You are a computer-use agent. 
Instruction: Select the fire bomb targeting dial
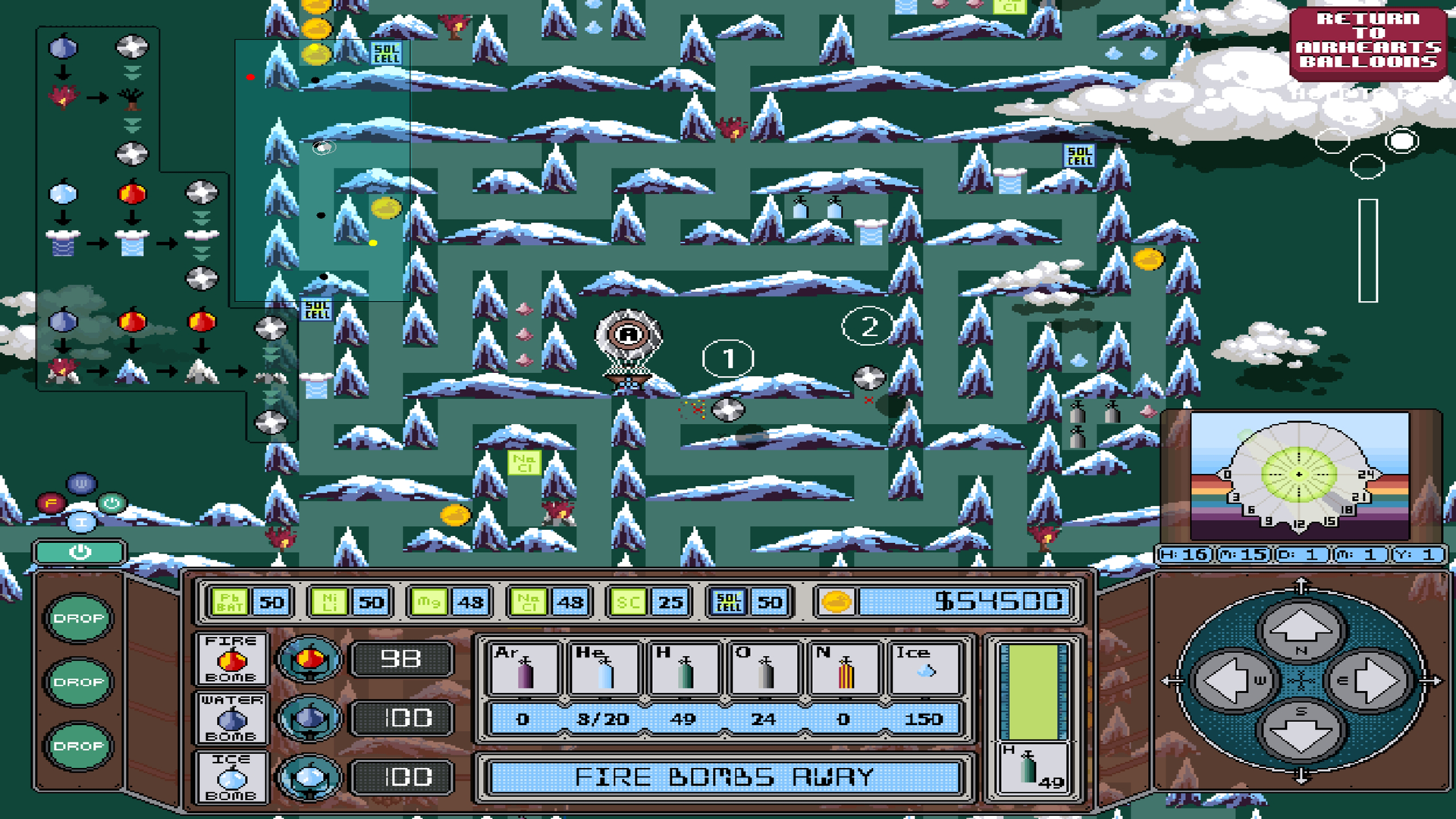click(x=311, y=659)
